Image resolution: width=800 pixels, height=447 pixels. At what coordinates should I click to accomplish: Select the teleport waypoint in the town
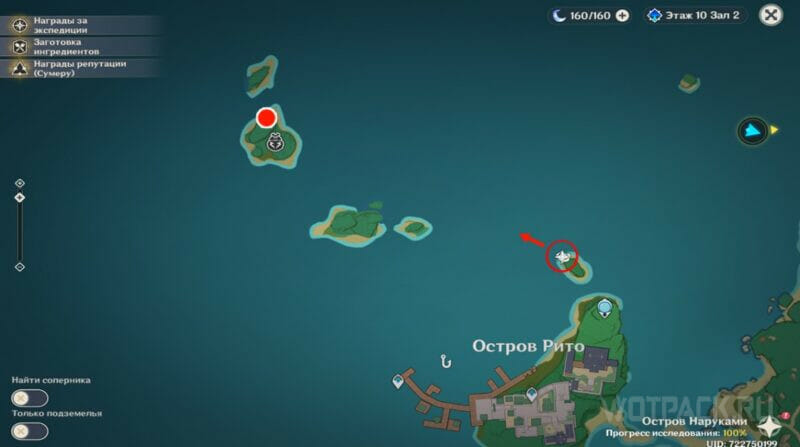point(531,393)
